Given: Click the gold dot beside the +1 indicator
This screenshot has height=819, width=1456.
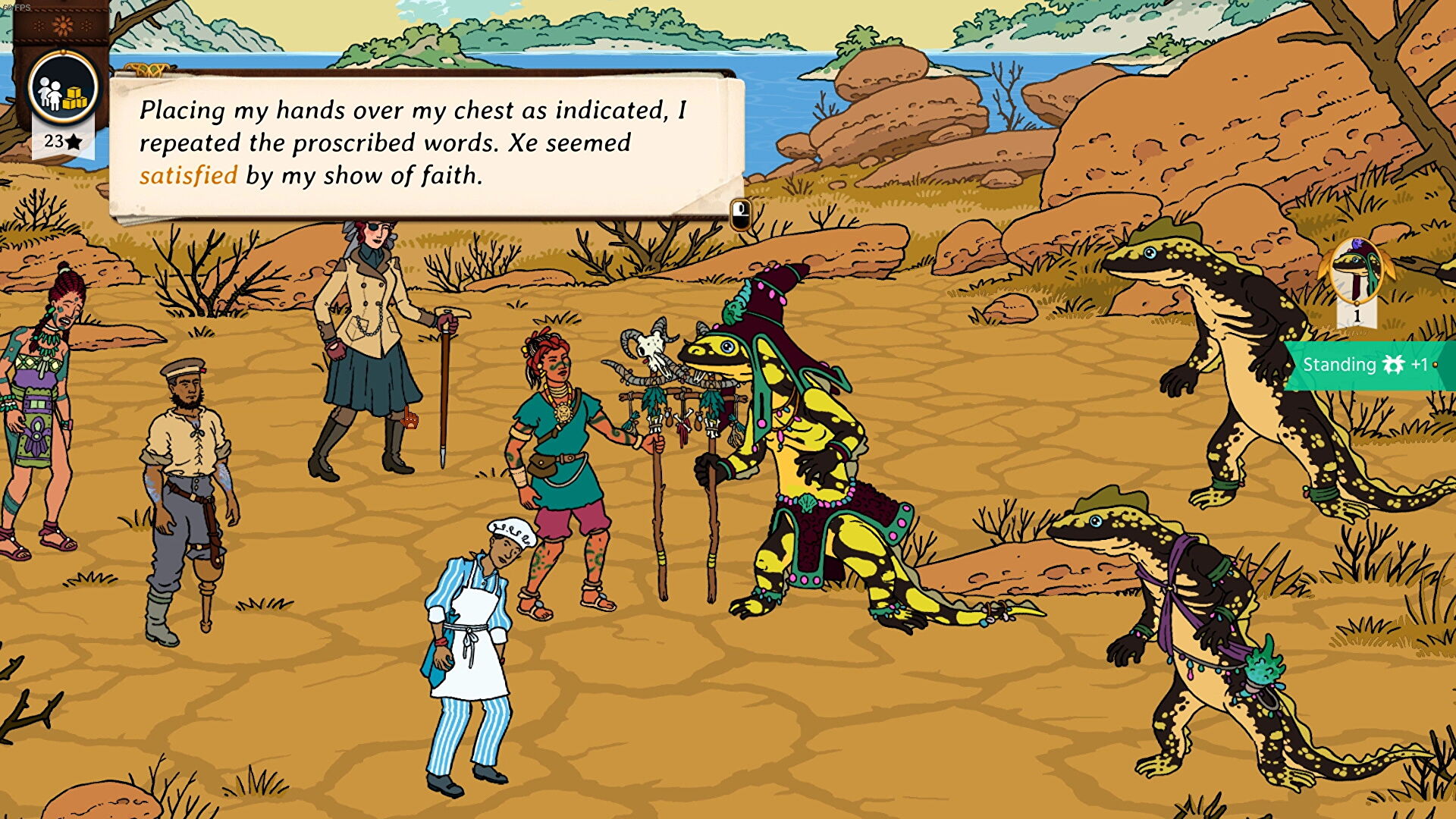Looking at the screenshot, I should [1436, 363].
